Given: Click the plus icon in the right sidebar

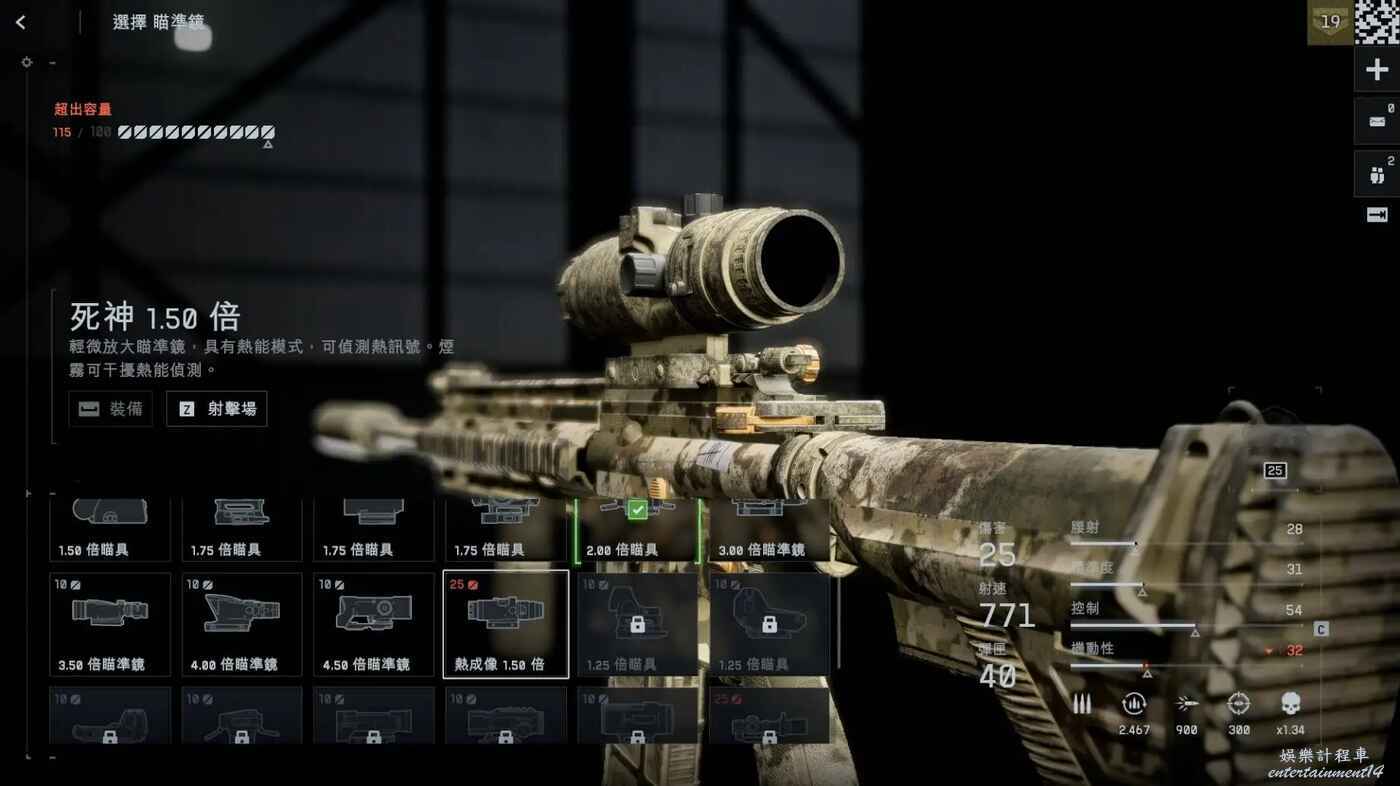Looking at the screenshot, I should click(1377, 70).
